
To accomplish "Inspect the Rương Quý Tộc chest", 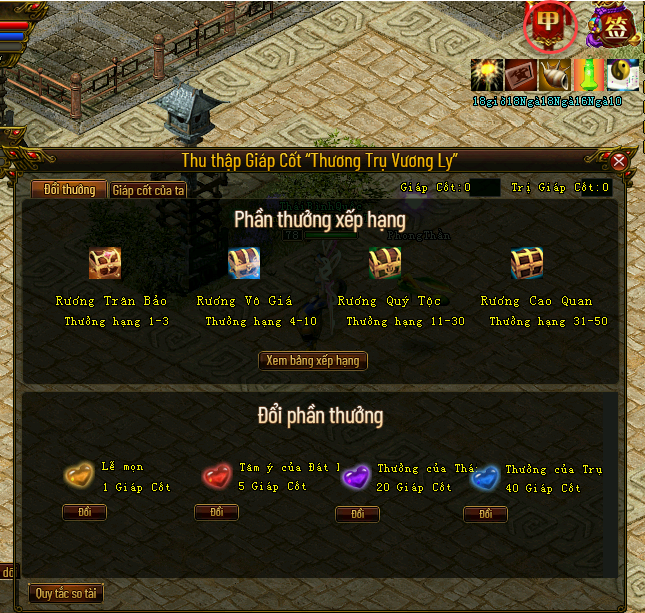I will point(384,263).
